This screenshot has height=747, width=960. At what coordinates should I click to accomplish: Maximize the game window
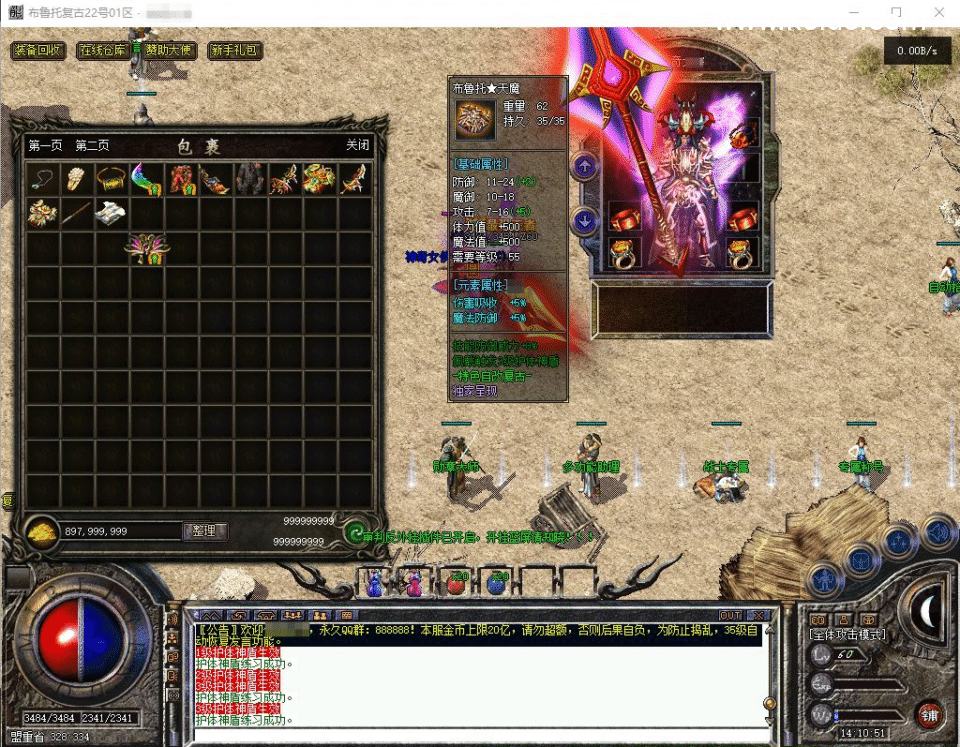coord(896,13)
